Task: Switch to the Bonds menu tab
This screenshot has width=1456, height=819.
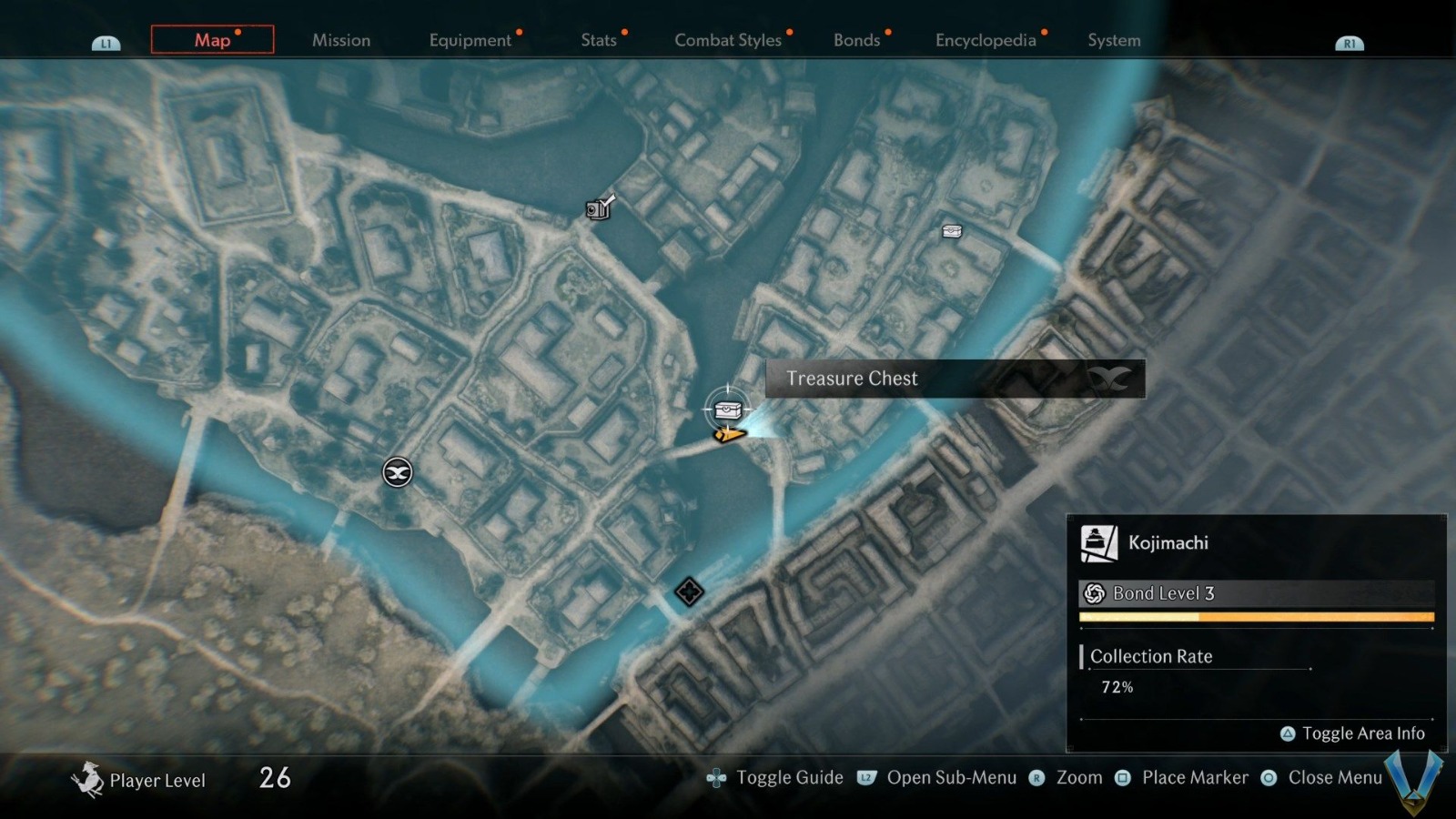Action: (856, 40)
